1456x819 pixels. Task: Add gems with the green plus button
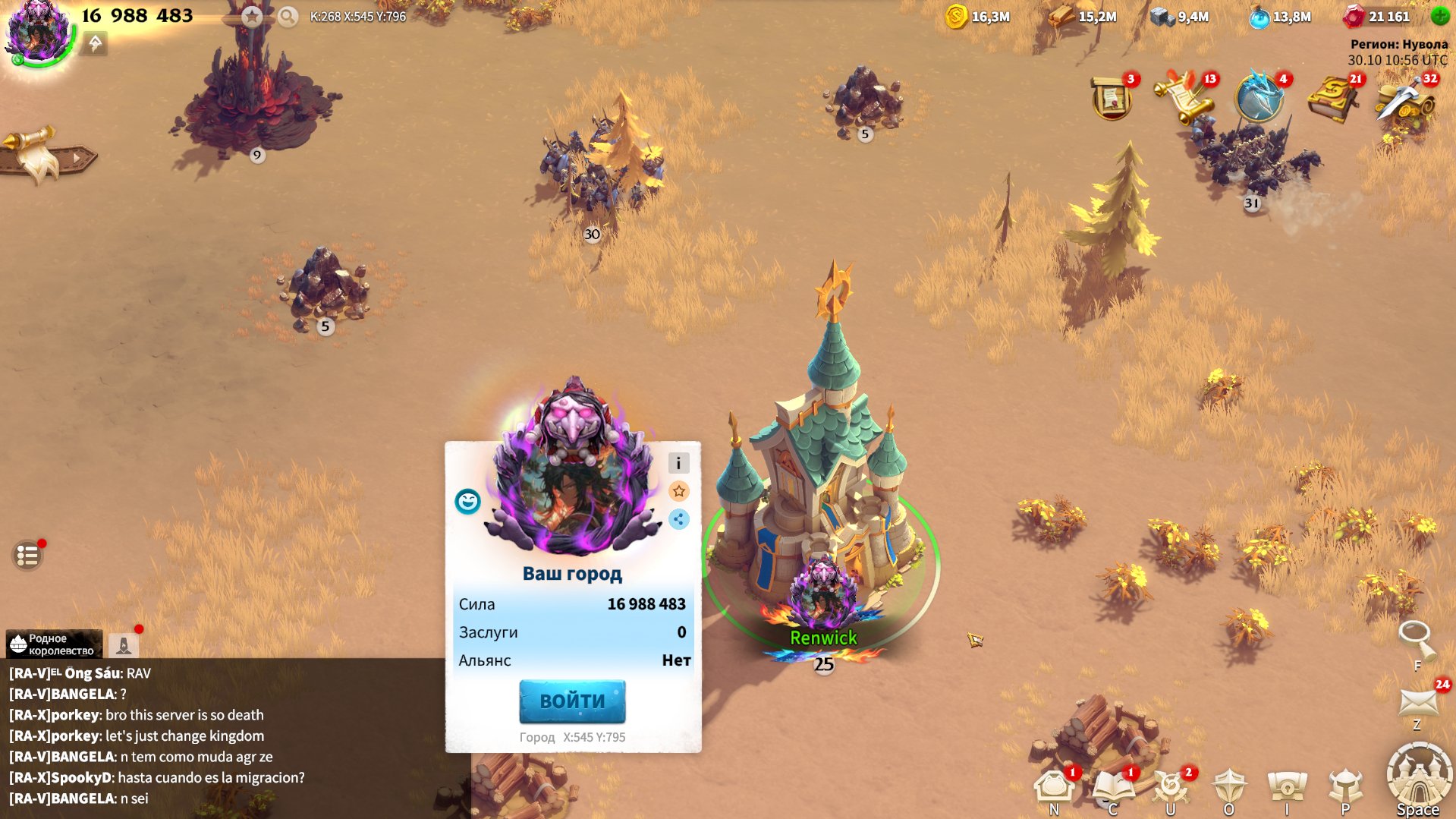coord(1439,15)
